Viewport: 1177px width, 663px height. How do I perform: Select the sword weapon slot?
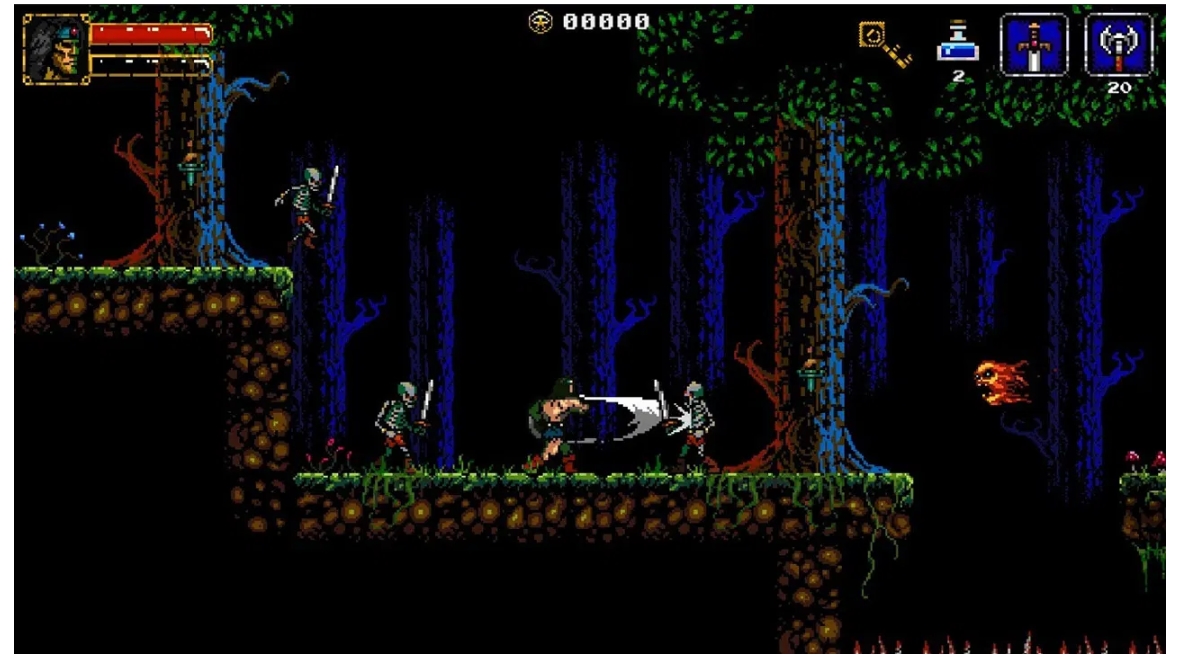pyautogui.click(x=1034, y=46)
